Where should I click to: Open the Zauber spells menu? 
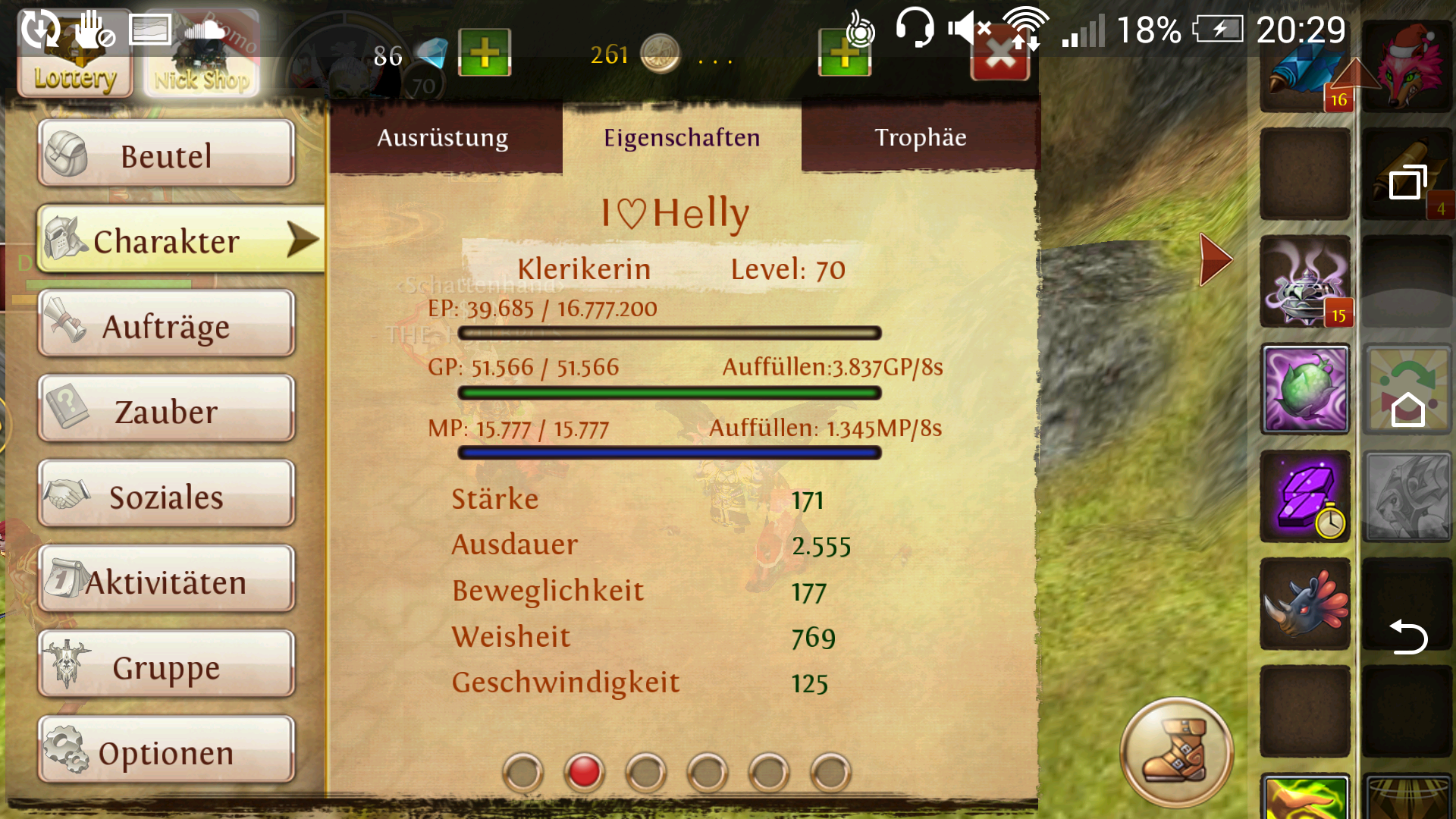pyautogui.click(x=166, y=410)
